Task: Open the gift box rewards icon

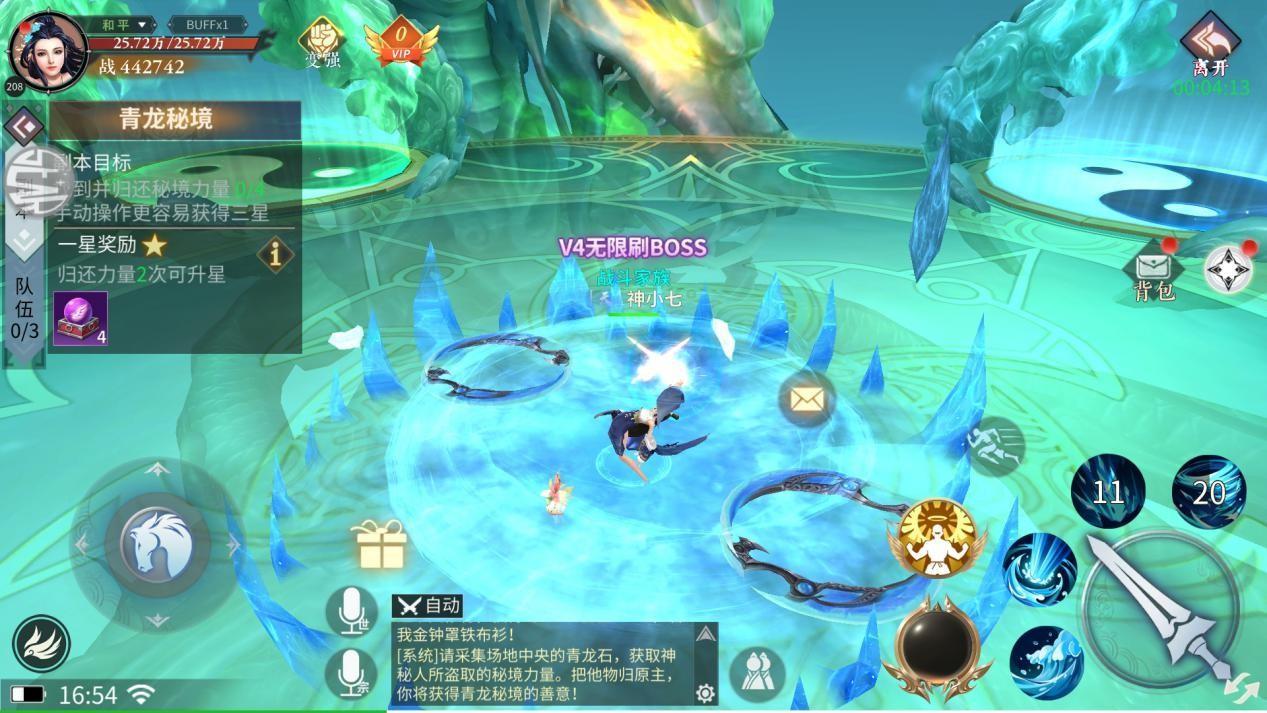Action: click(x=381, y=545)
